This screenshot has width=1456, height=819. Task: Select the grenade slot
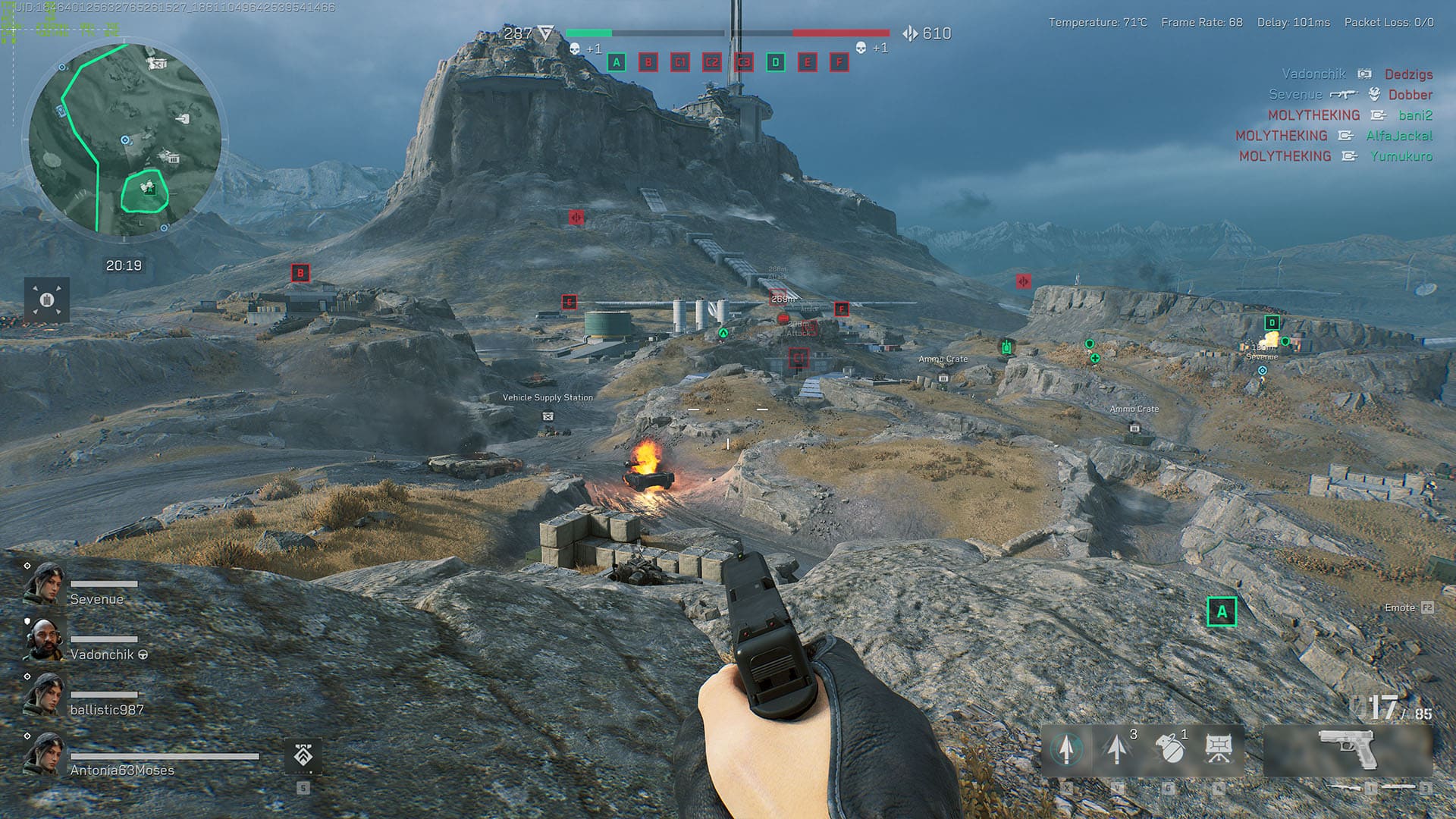1169,749
